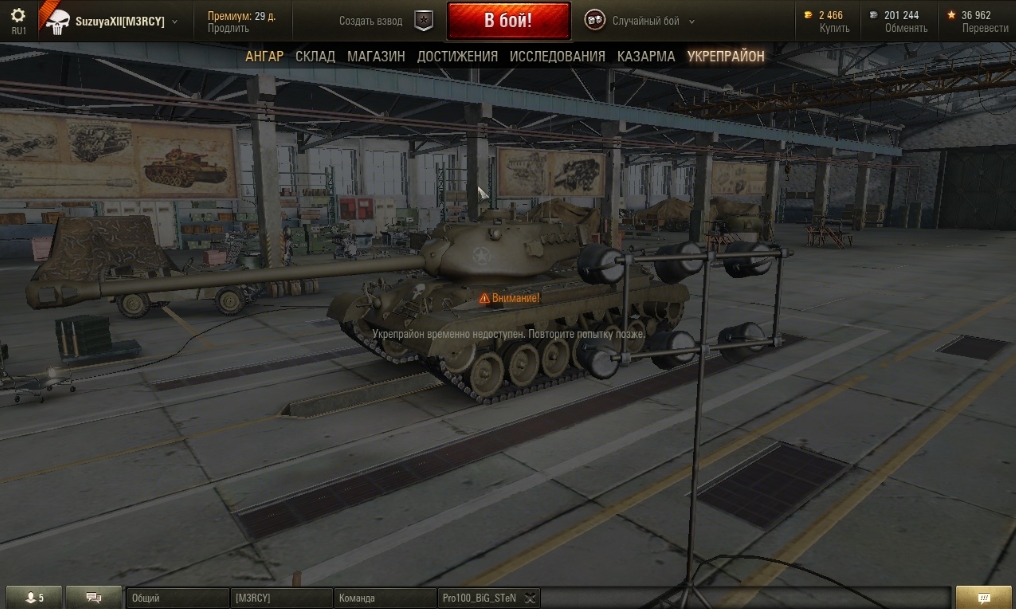Image resolution: width=1016 pixels, height=609 pixels.
Task: Open the SuzuyaXII player profile dropdown
Action: tap(120, 21)
